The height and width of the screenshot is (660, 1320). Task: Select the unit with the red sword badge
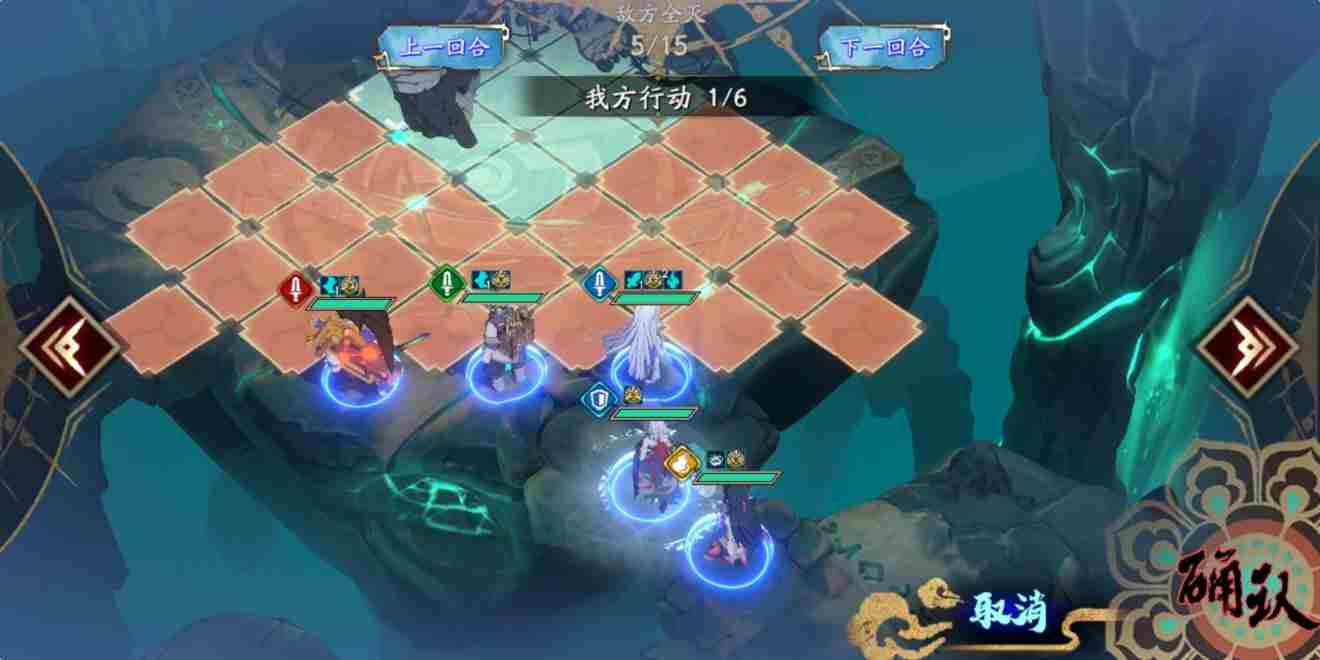point(357,355)
